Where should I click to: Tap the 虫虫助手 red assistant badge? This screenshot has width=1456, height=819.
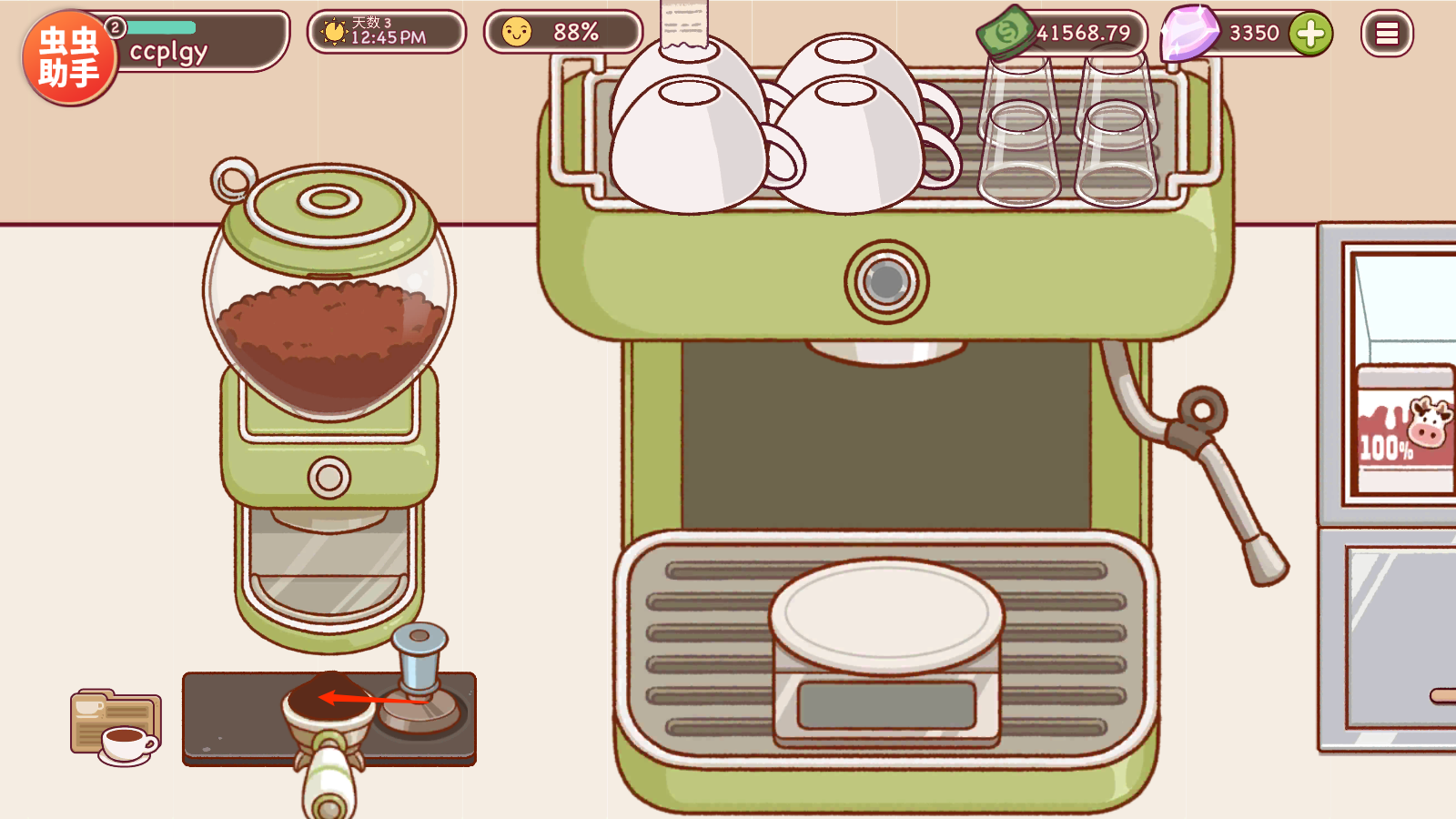click(x=69, y=57)
